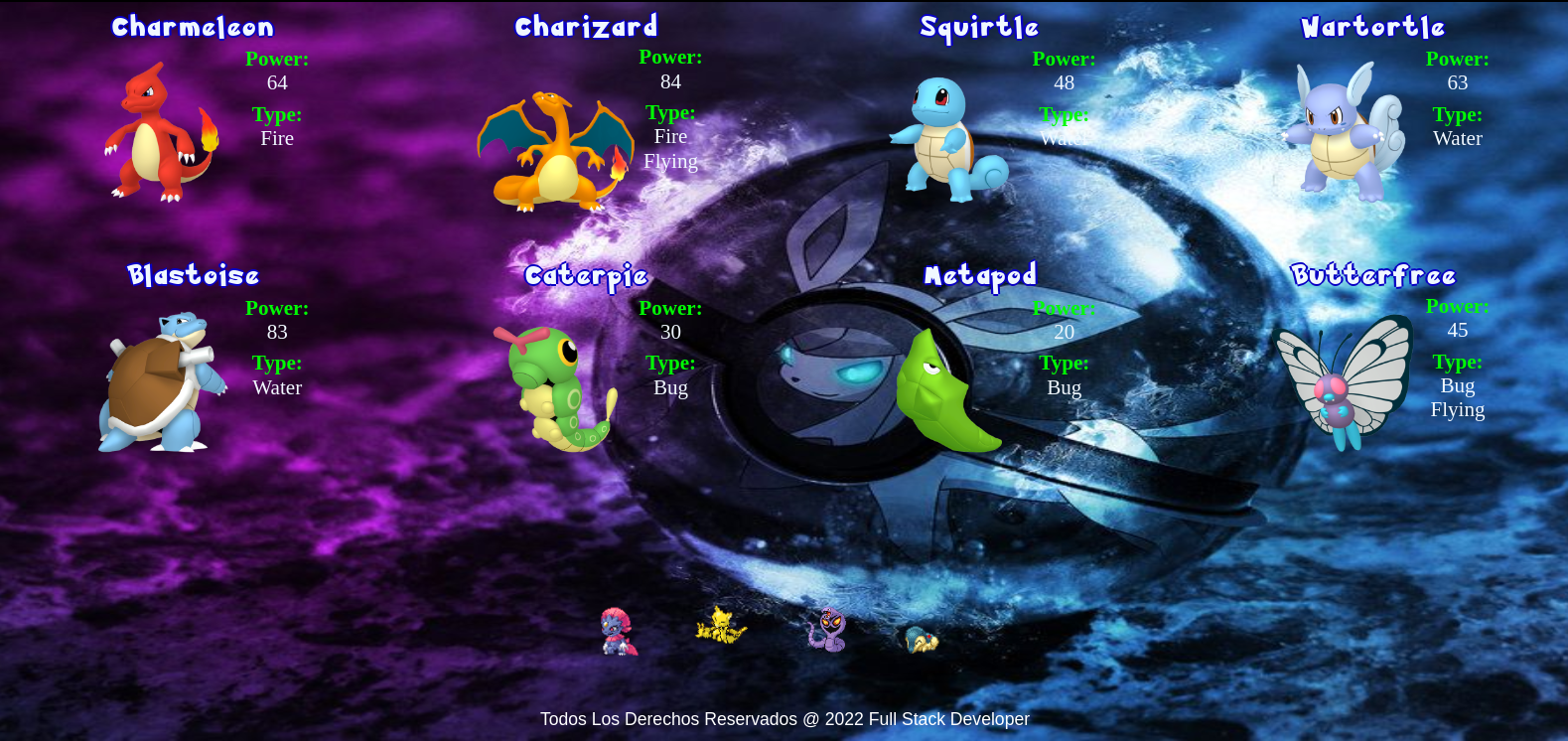Screen dimensions: 1568x741
Task: Click Caterpie's power value 30
Action: click(670, 332)
